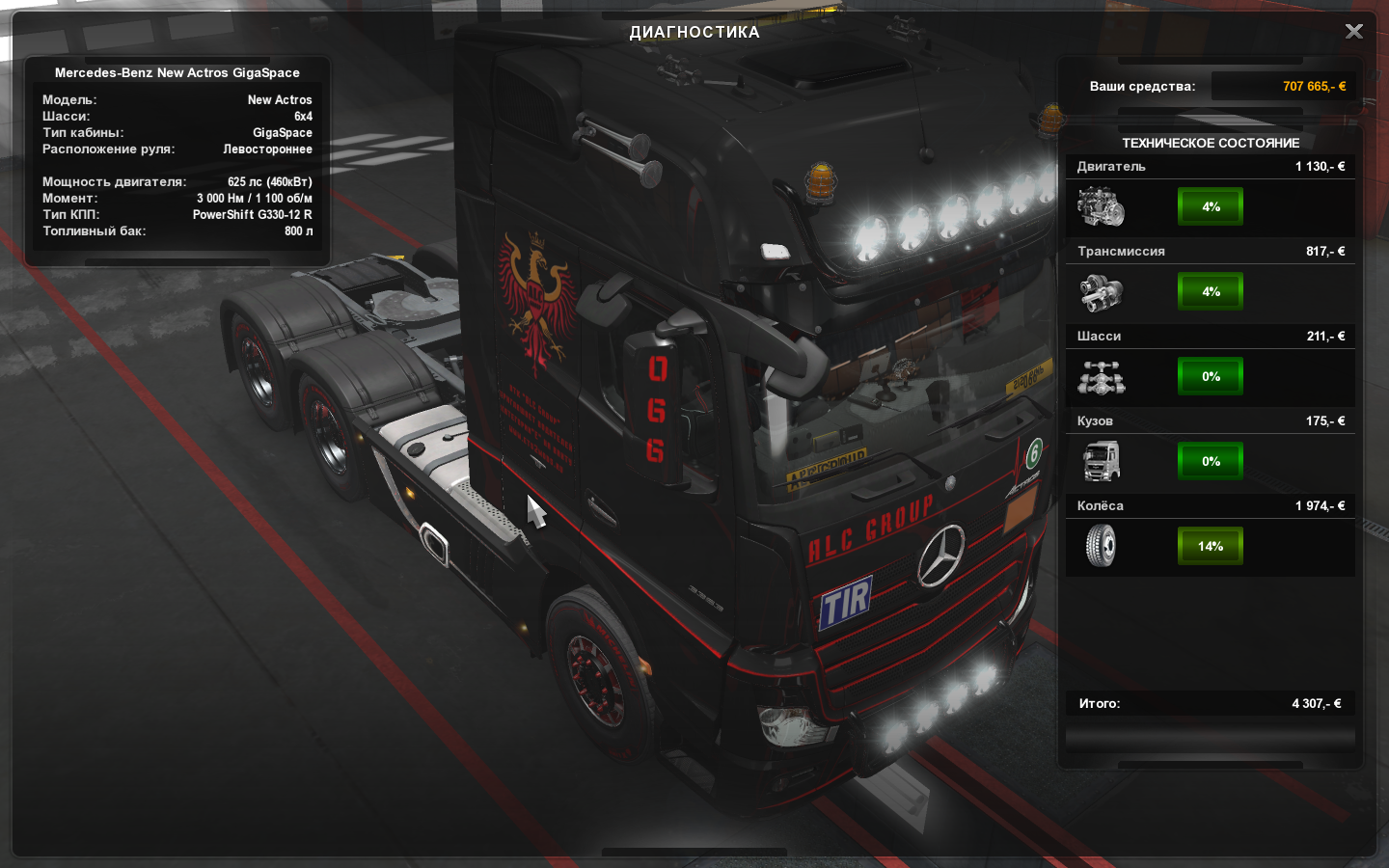The height and width of the screenshot is (868, 1389).
Task: Select the body's green 0% wear button
Action: [1211, 461]
